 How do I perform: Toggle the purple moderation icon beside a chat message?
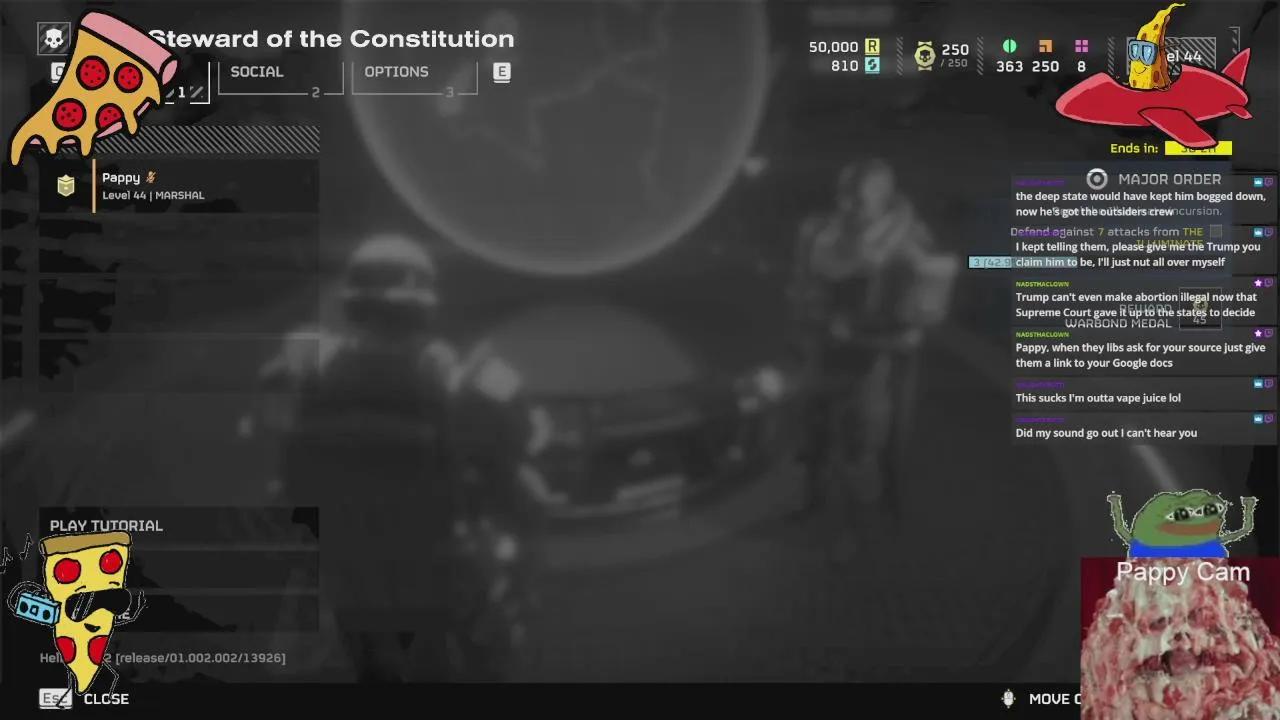click(x=1269, y=285)
